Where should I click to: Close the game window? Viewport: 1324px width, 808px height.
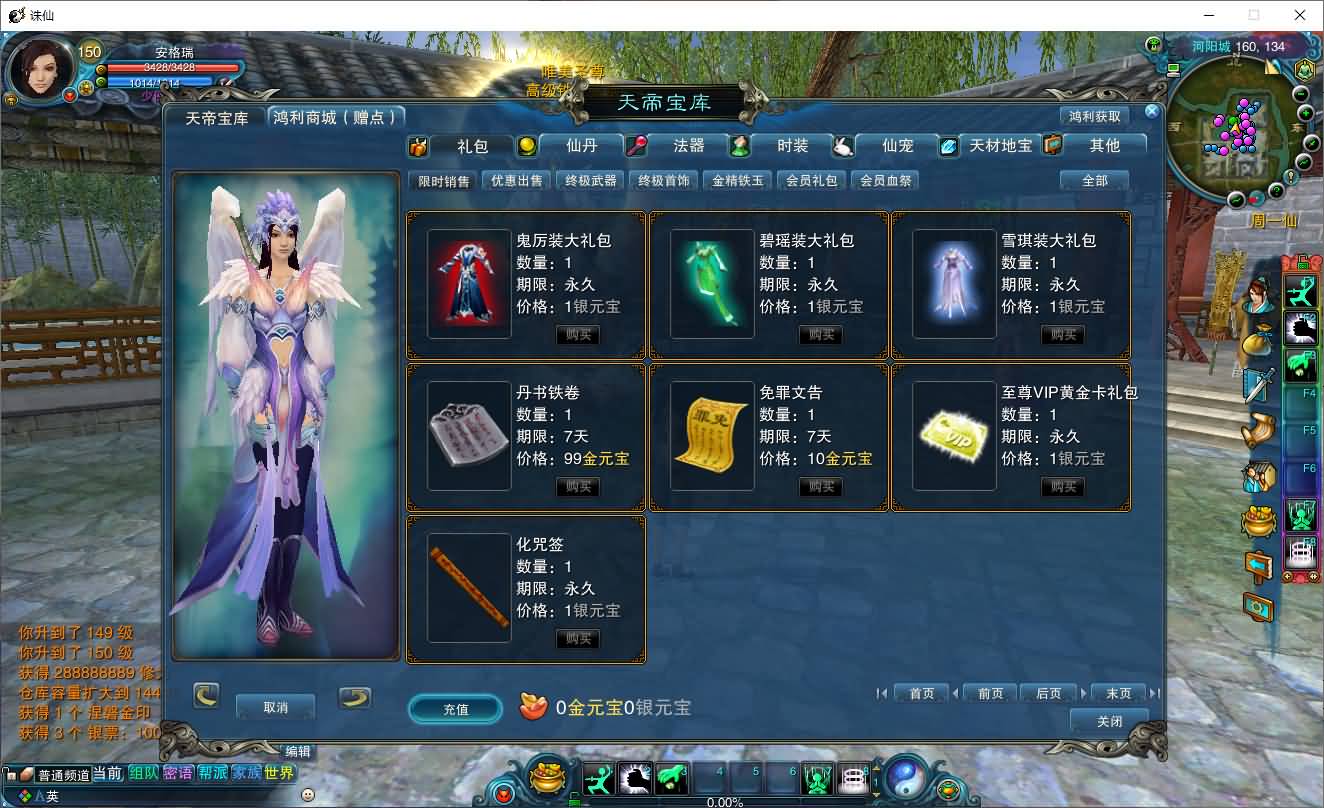coord(1300,15)
